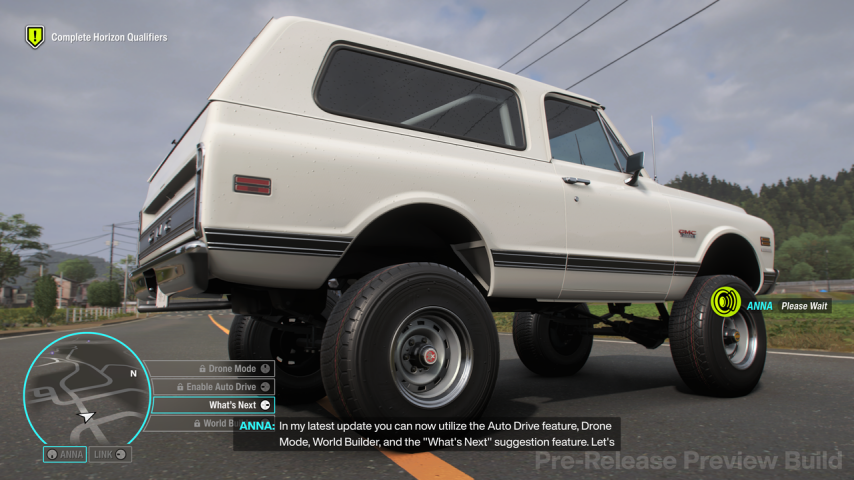Viewport: 854px width, 480px height.
Task: Click the Complete Horizon Qualifiers objective
Action: tap(98, 37)
